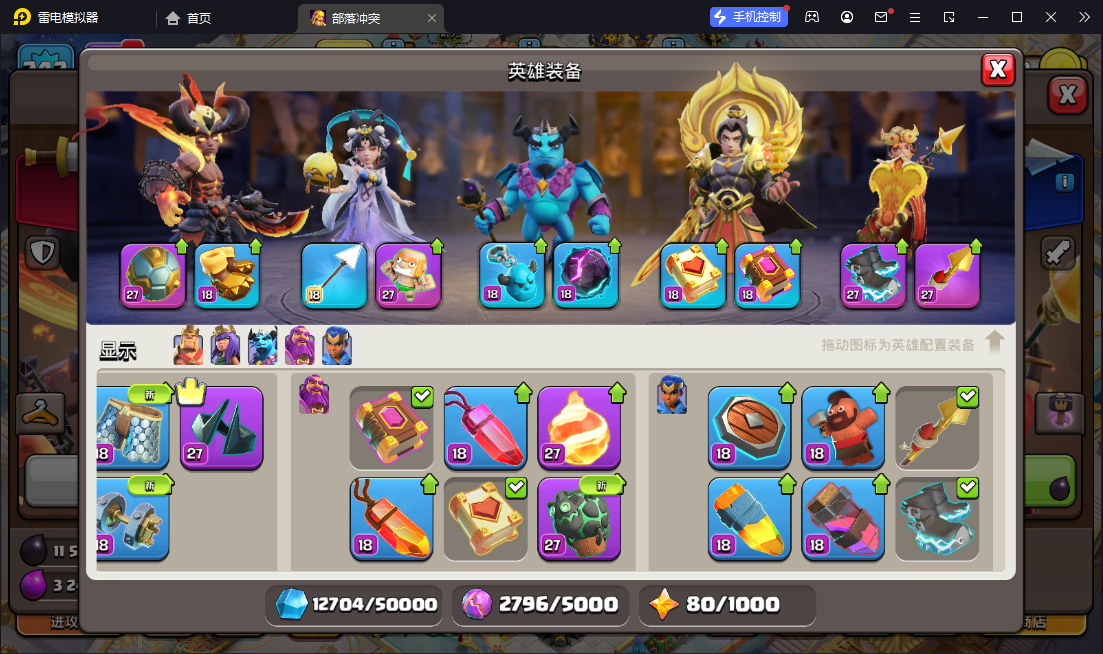The height and width of the screenshot is (654, 1103).
Task: Select the orange crystal pendant equipment
Action: point(391,518)
